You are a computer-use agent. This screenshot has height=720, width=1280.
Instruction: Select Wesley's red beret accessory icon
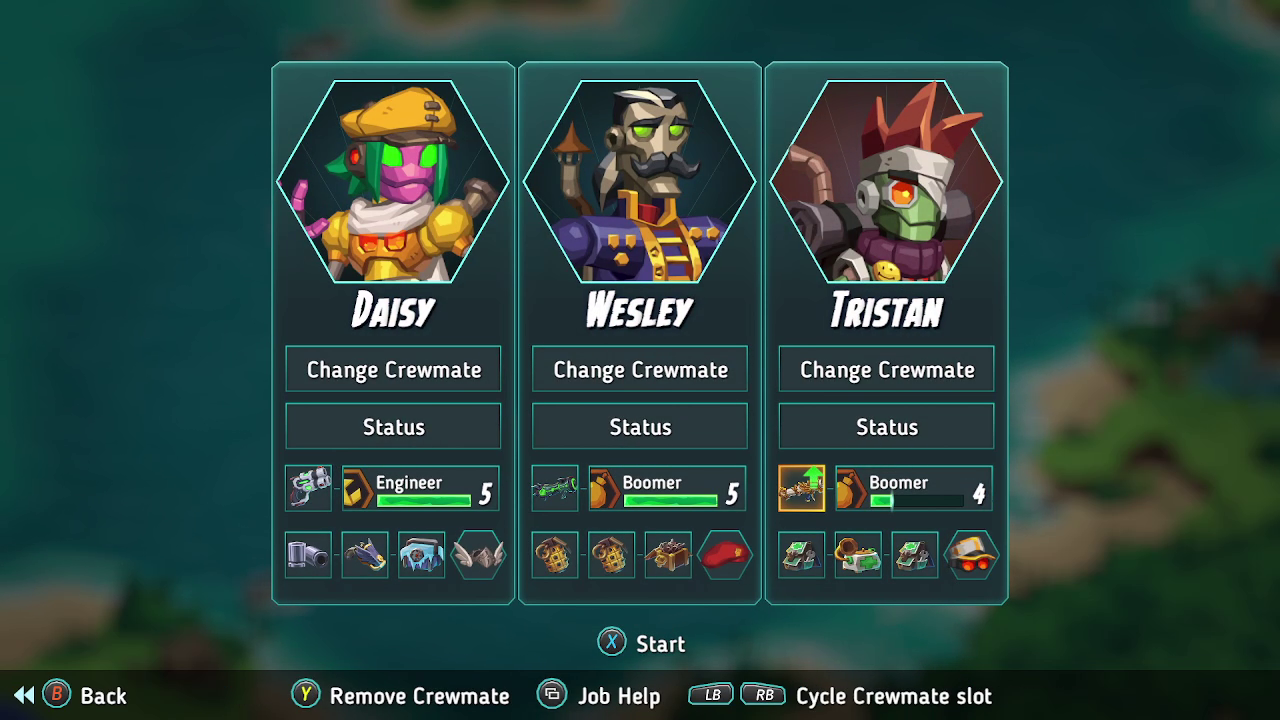click(x=724, y=555)
